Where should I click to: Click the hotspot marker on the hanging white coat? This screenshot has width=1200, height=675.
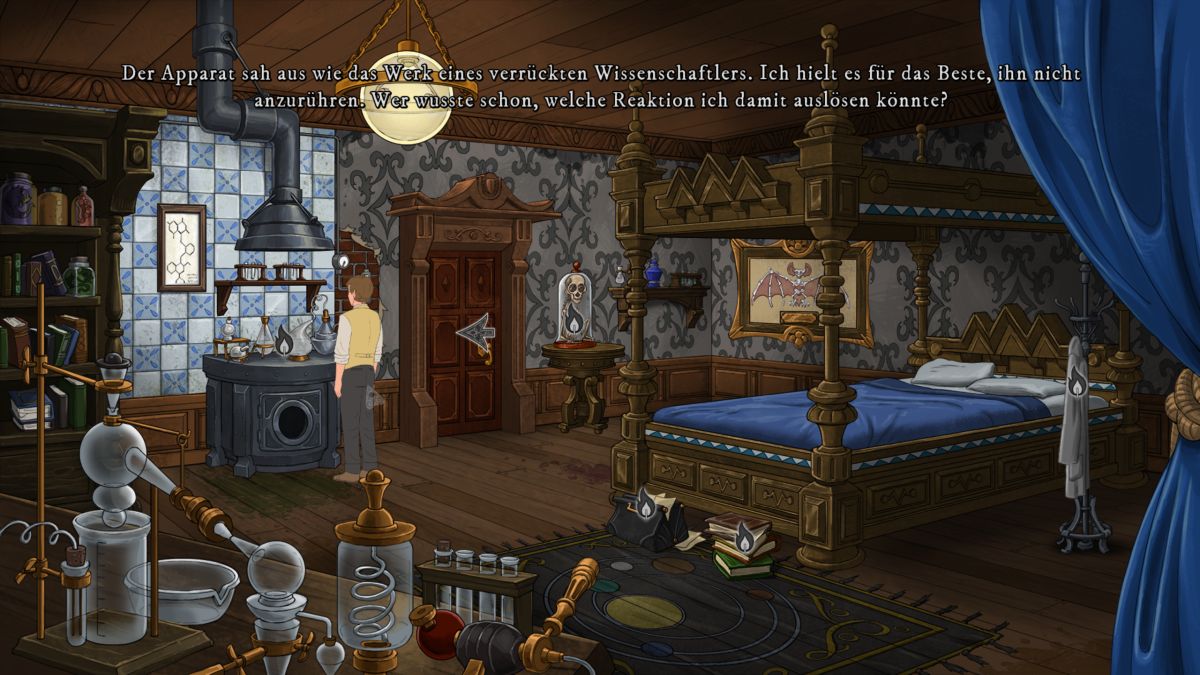(x=1077, y=382)
